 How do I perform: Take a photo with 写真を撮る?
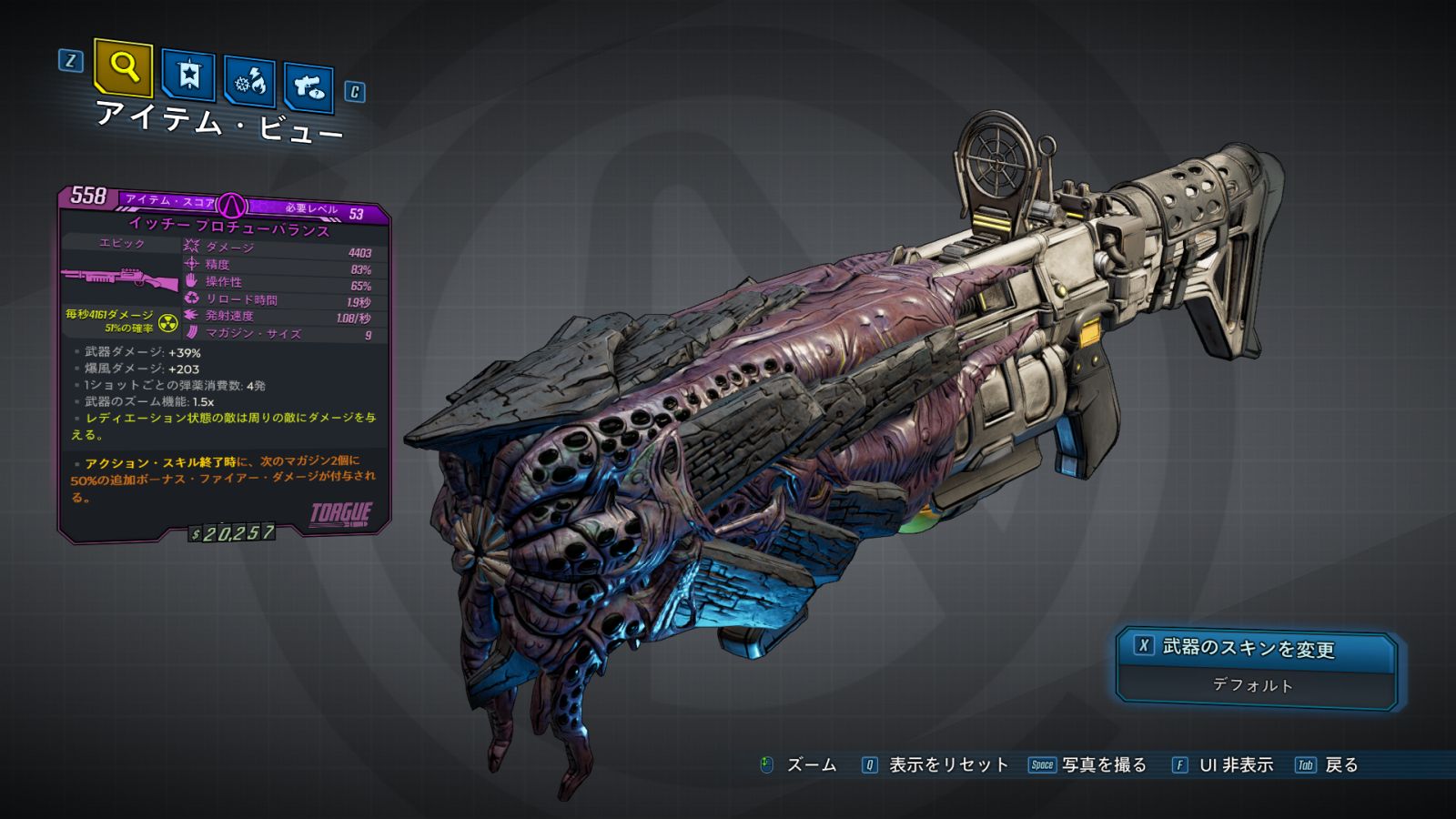click(x=1103, y=765)
